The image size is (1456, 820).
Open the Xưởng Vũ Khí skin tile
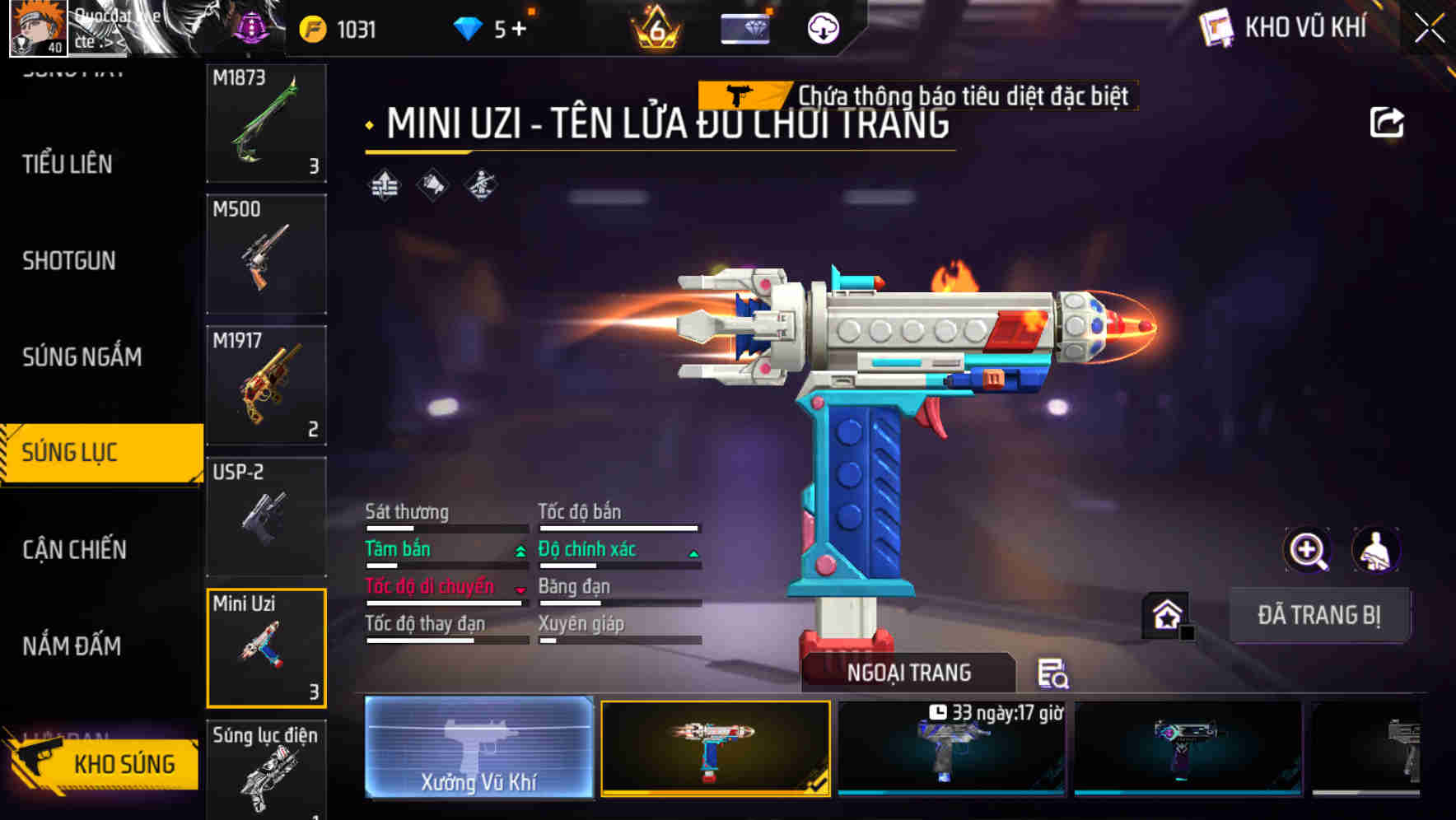click(x=478, y=747)
